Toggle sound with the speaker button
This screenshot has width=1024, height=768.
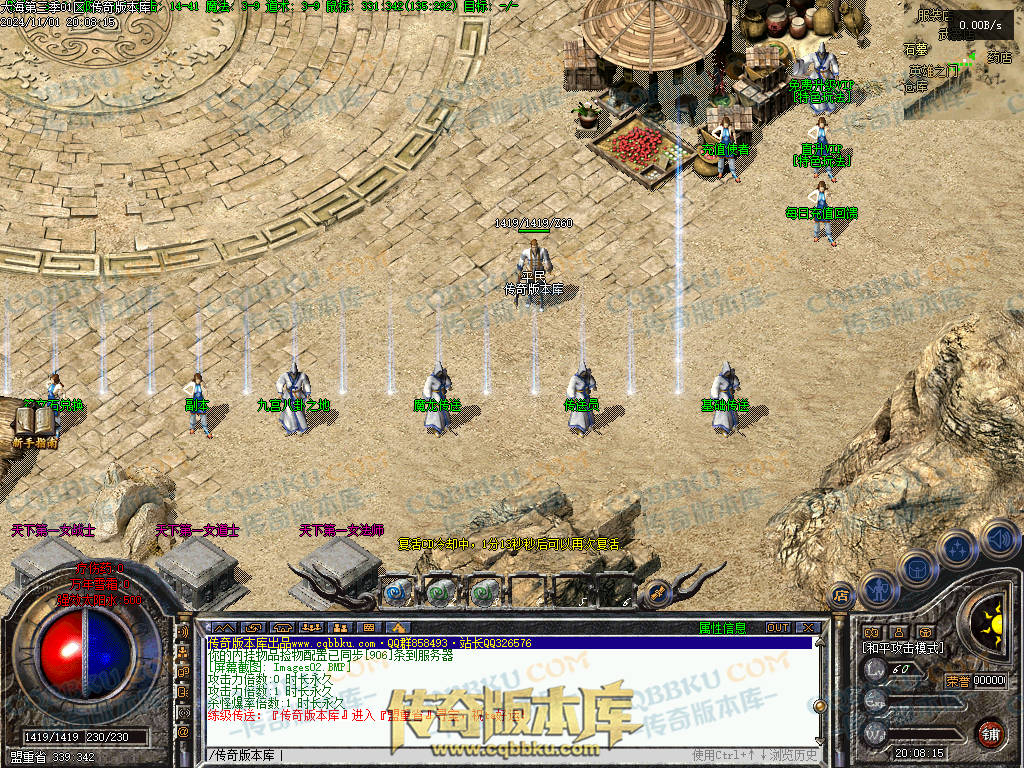(999, 540)
